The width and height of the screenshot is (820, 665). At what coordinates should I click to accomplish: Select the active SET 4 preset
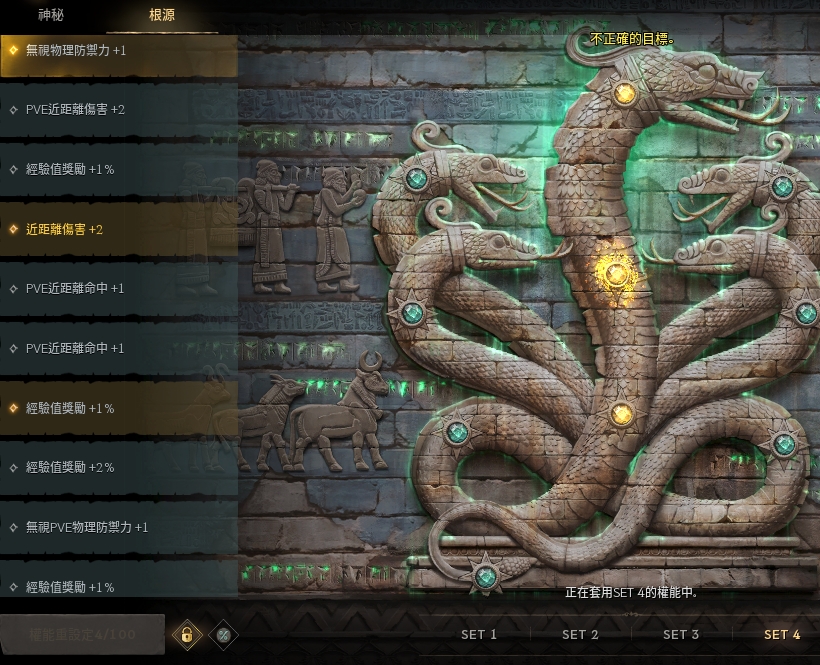(782, 634)
